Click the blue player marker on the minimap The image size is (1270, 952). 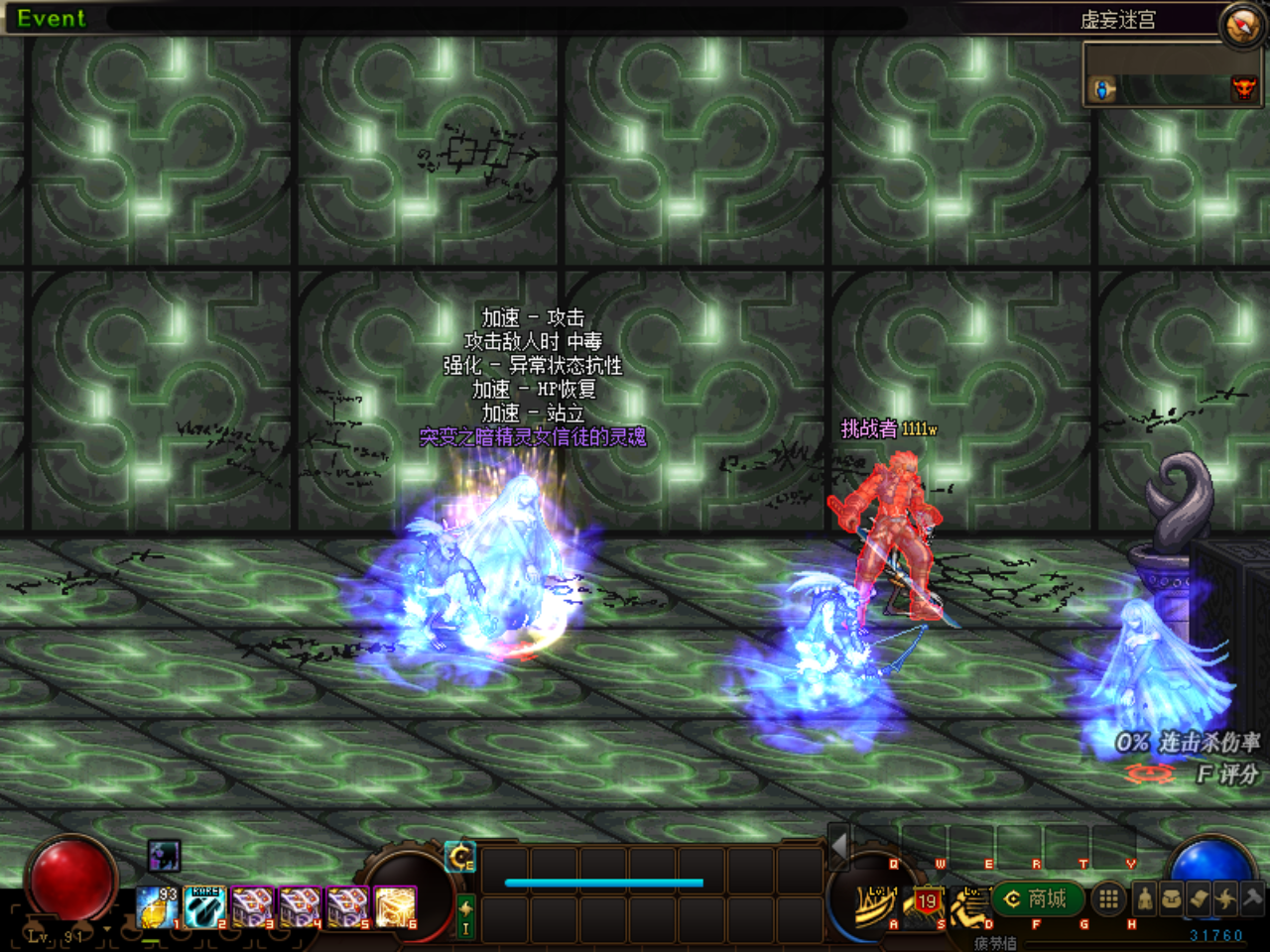(x=1102, y=90)
